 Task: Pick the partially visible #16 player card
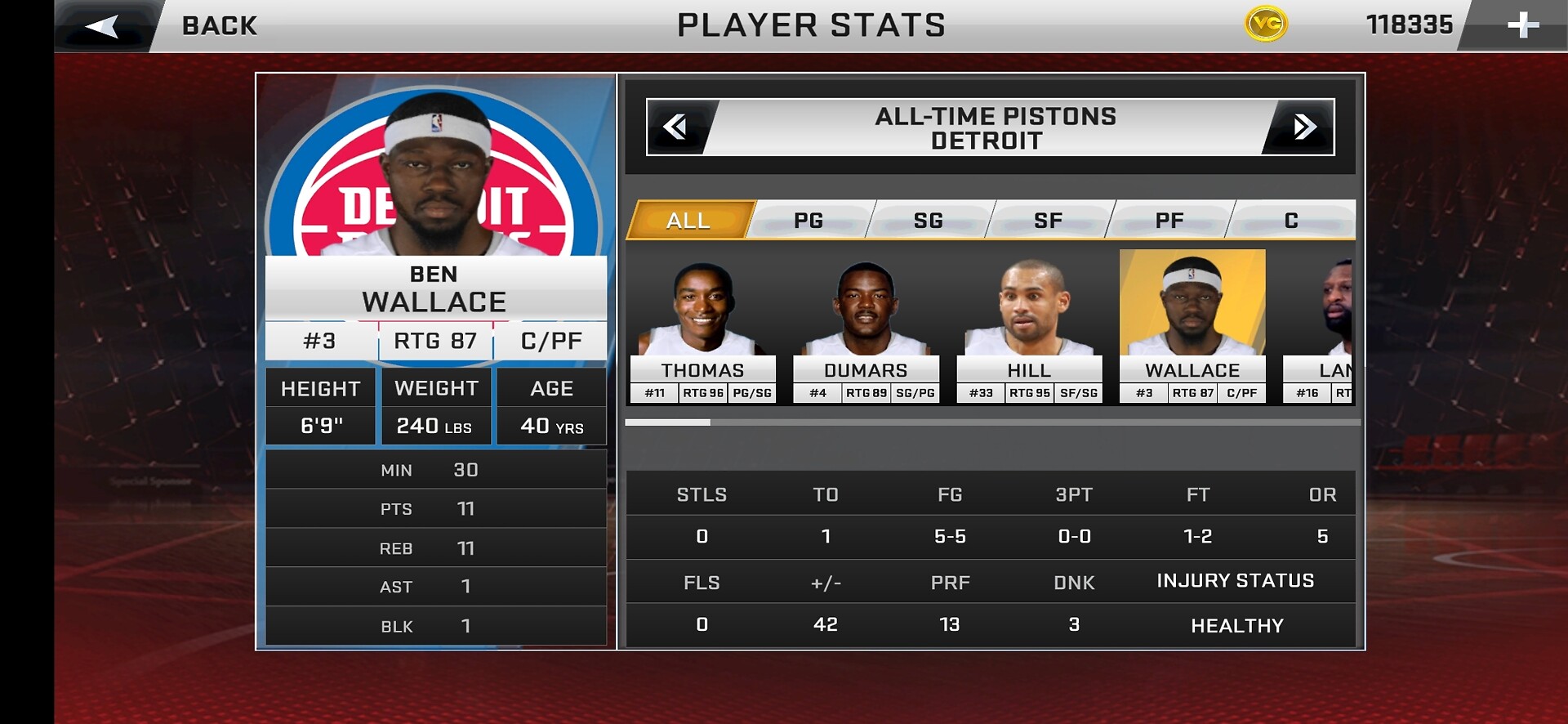1319,327
